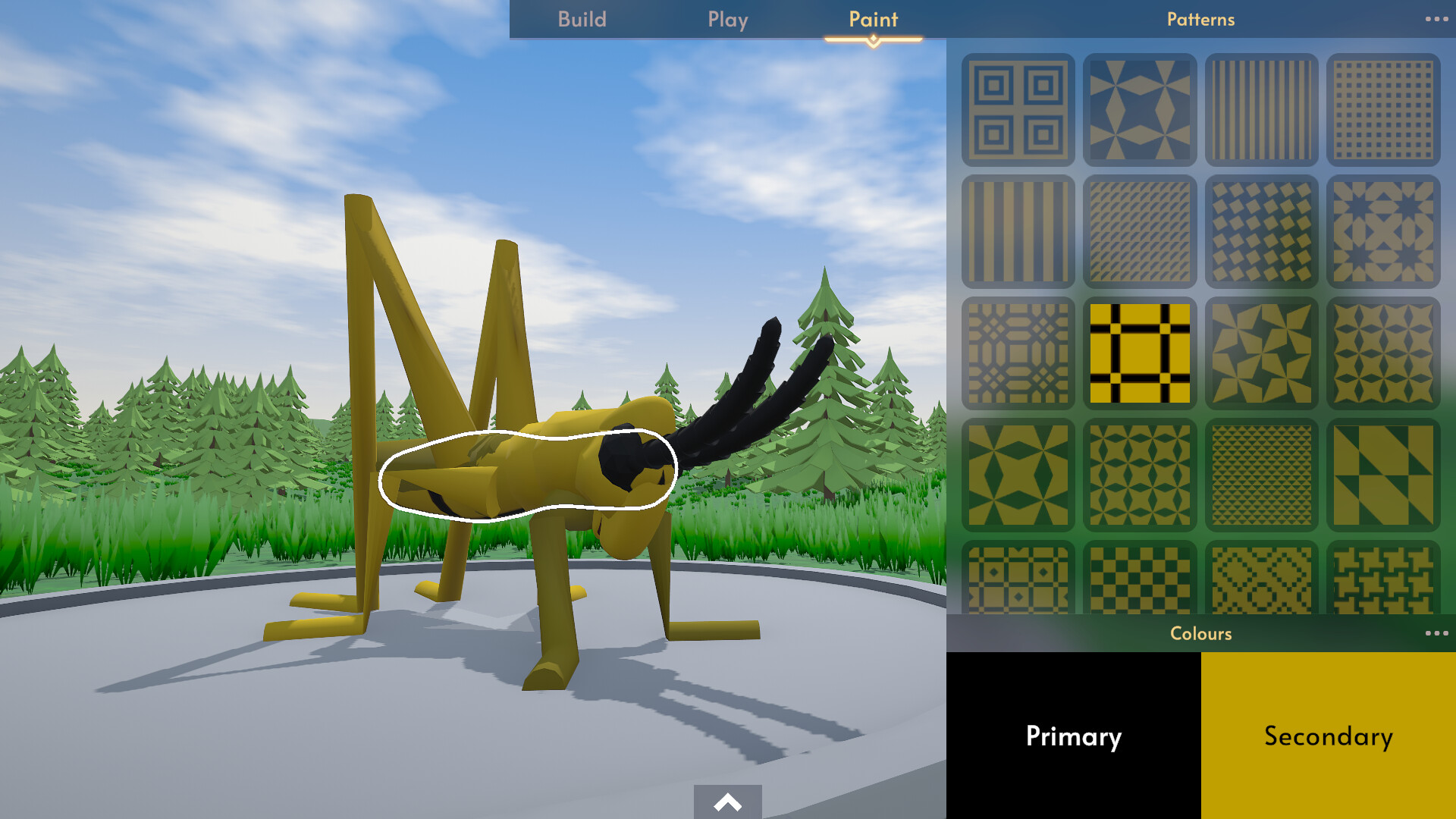Choose the scattered diamonds pattern
Viewport: 1456px width, 819px height.
coord(1261,231)
